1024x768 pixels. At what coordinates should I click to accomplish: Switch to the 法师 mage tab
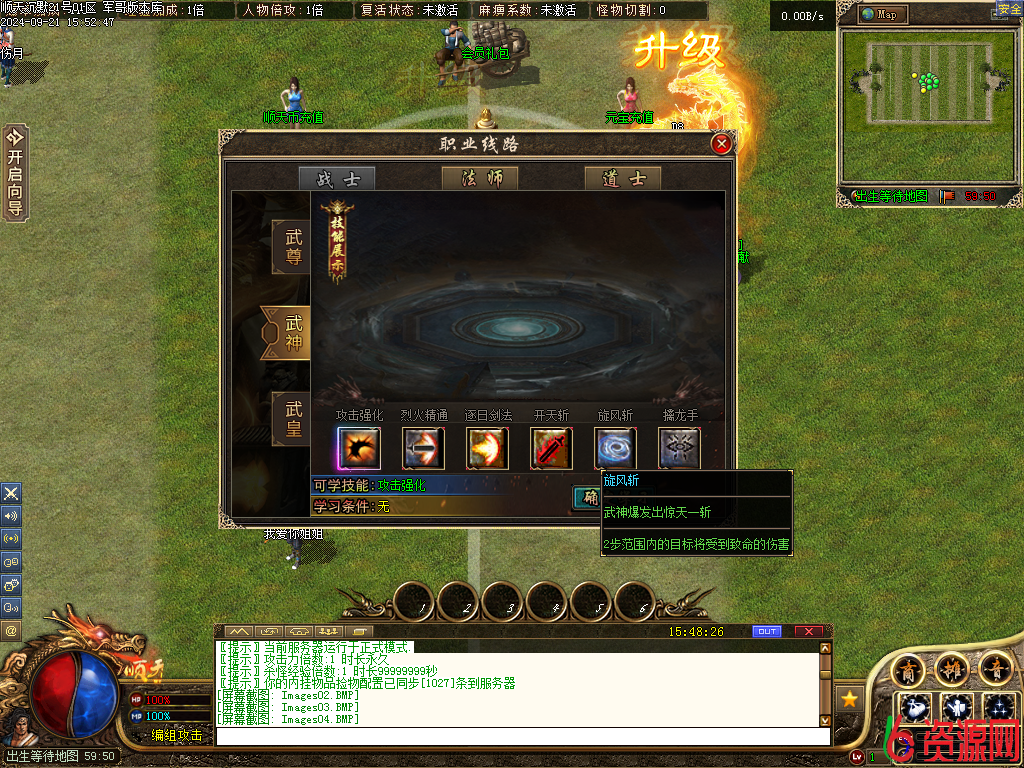pyautogui.click(x=480, y=179)
